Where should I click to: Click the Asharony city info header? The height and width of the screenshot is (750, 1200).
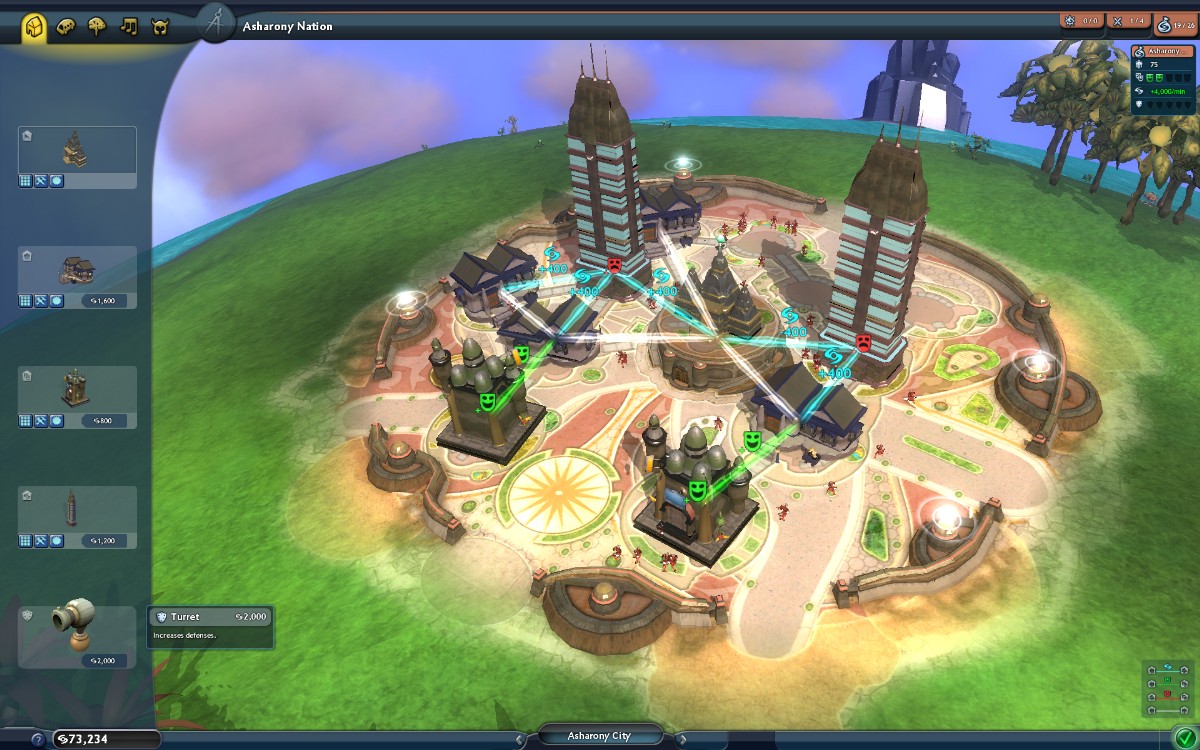[x=1163, y=51]
